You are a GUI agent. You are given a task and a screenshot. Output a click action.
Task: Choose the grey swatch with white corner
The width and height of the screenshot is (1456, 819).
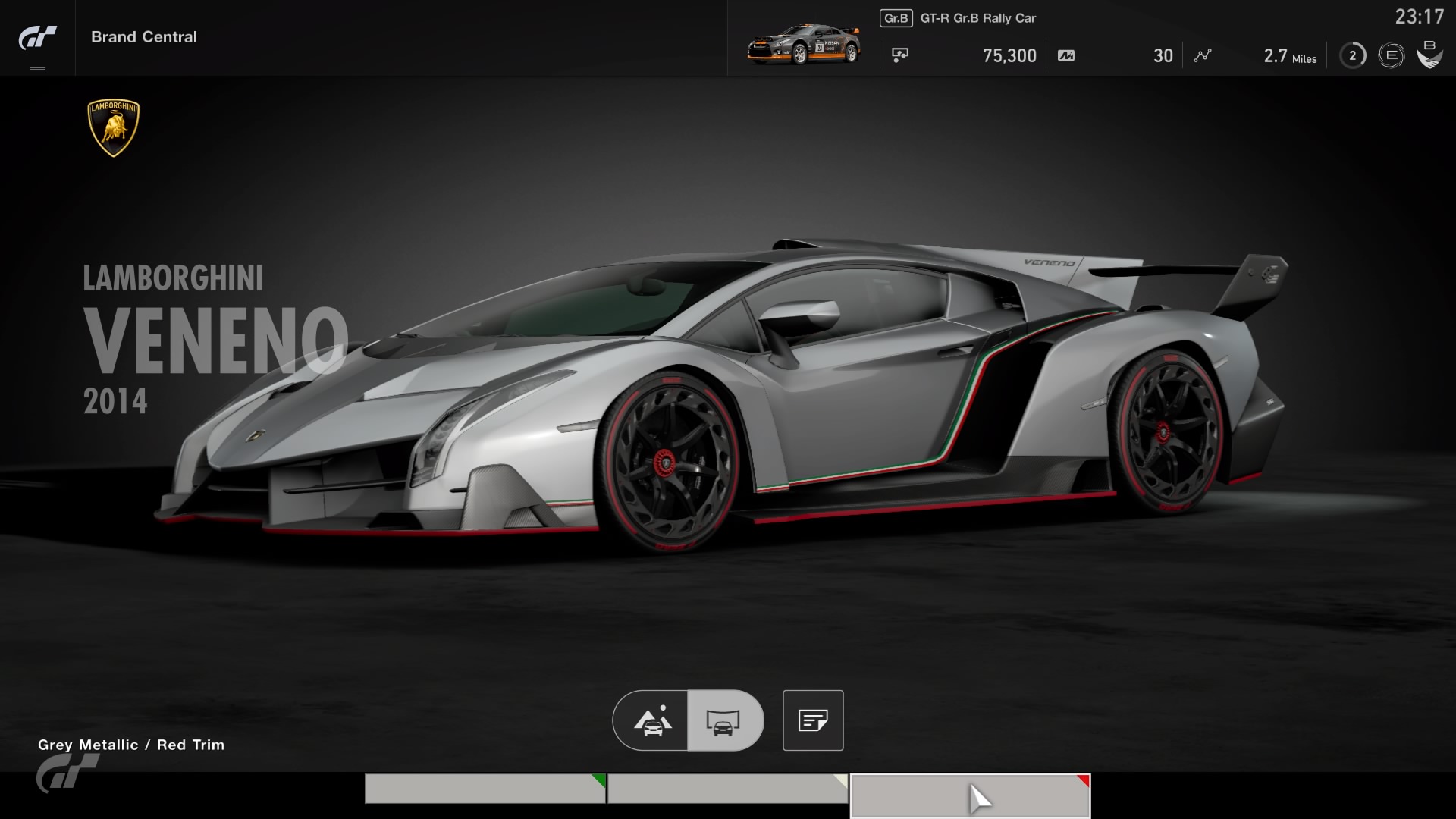727,789
